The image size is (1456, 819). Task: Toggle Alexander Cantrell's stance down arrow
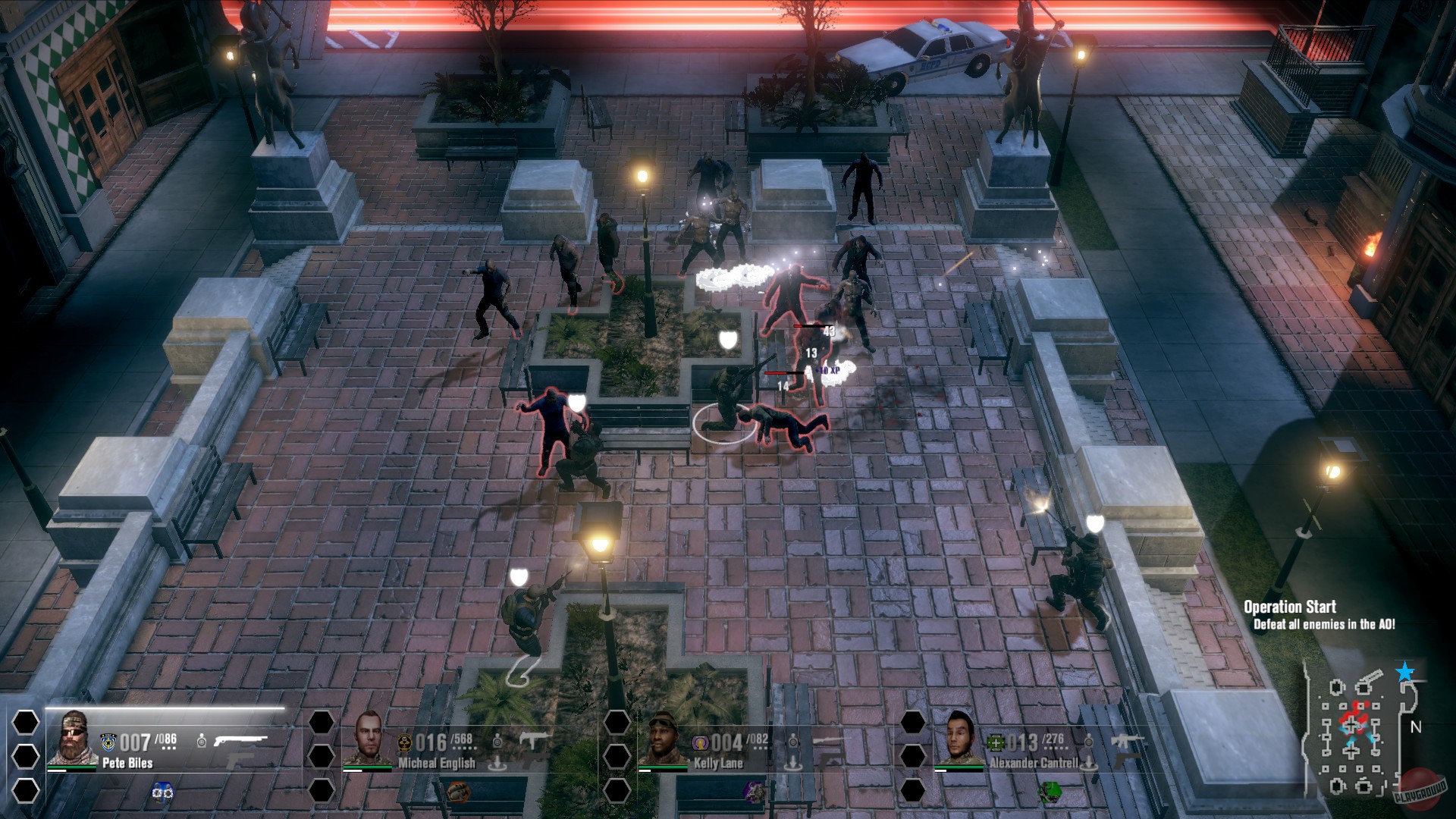(1087, 761)
